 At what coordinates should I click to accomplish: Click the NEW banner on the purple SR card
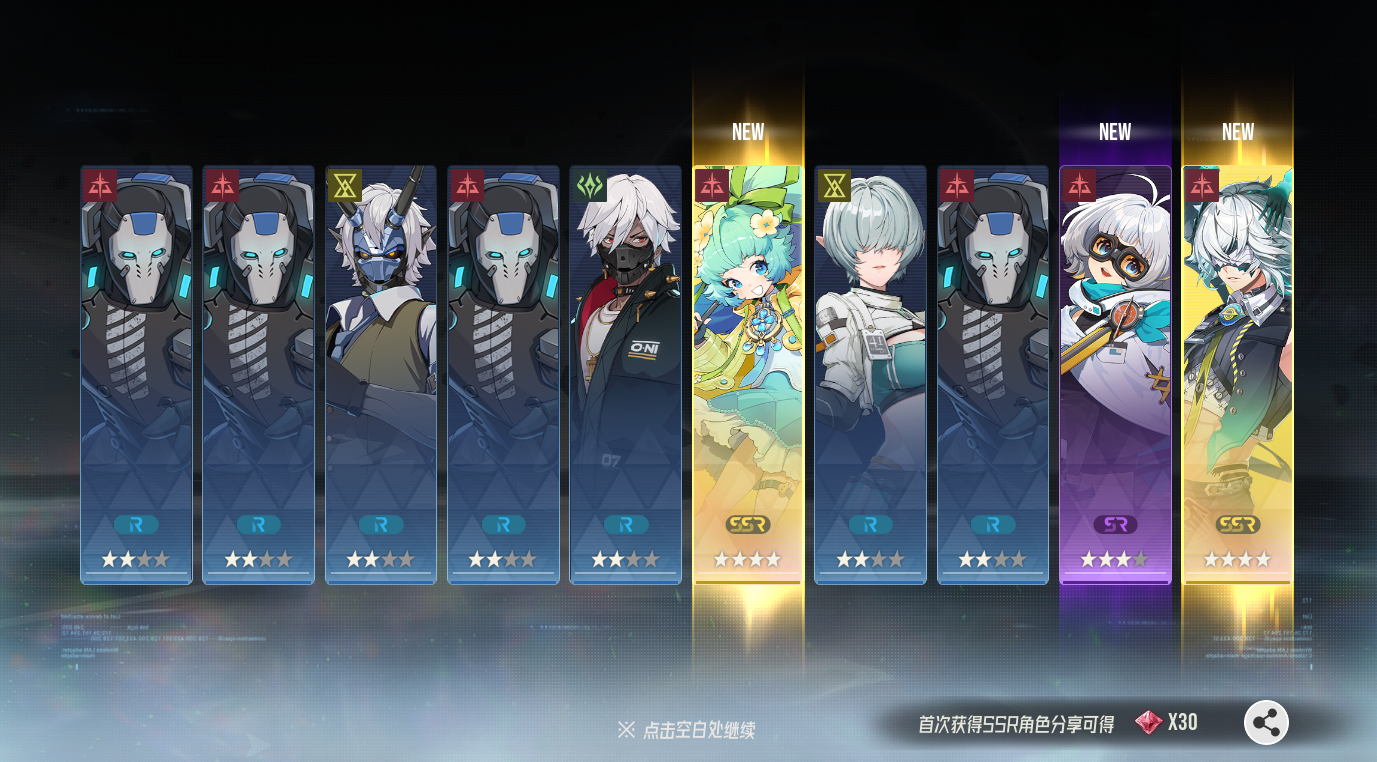[x=1114, y=131]
